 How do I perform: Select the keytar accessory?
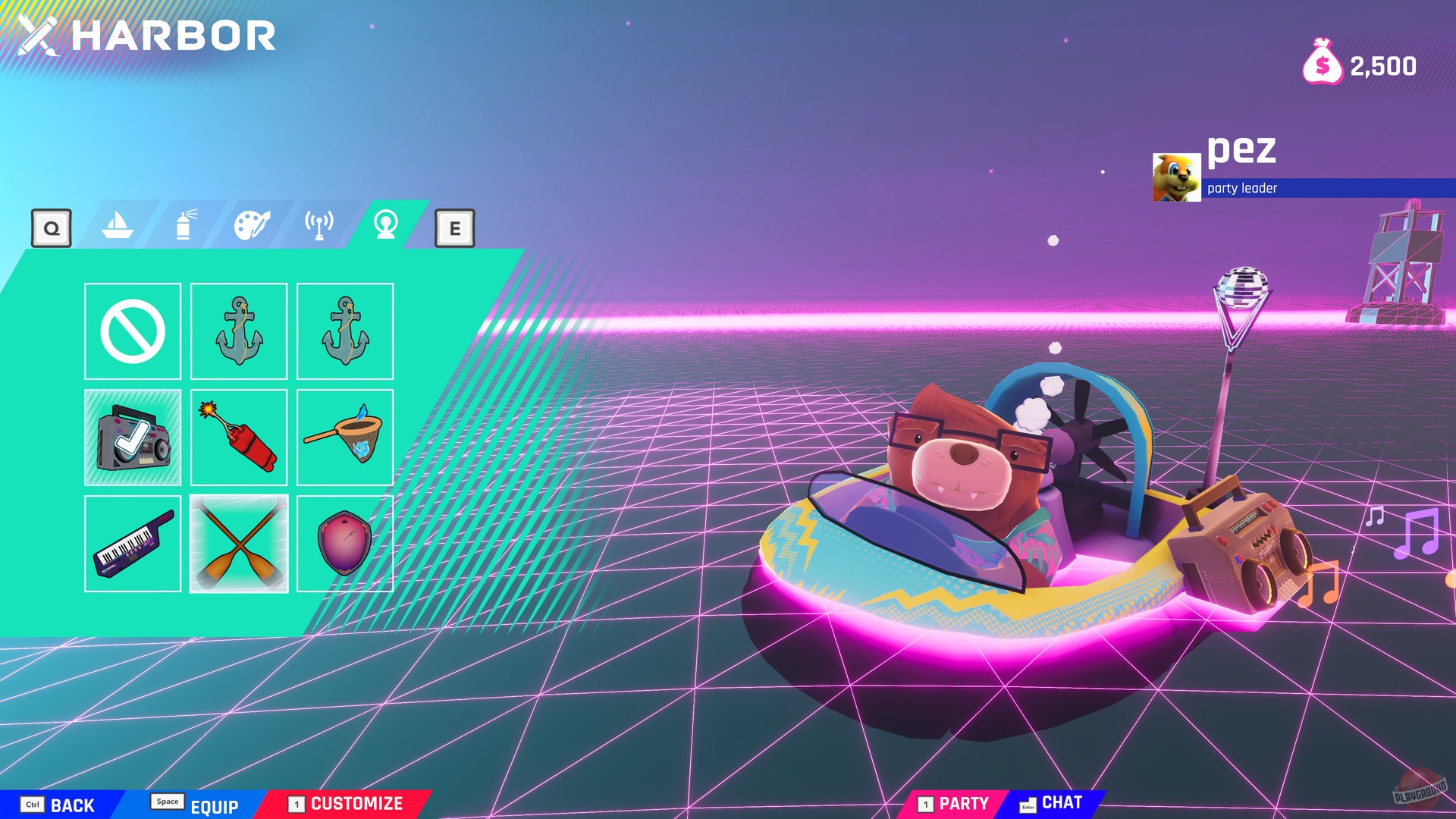133,540
